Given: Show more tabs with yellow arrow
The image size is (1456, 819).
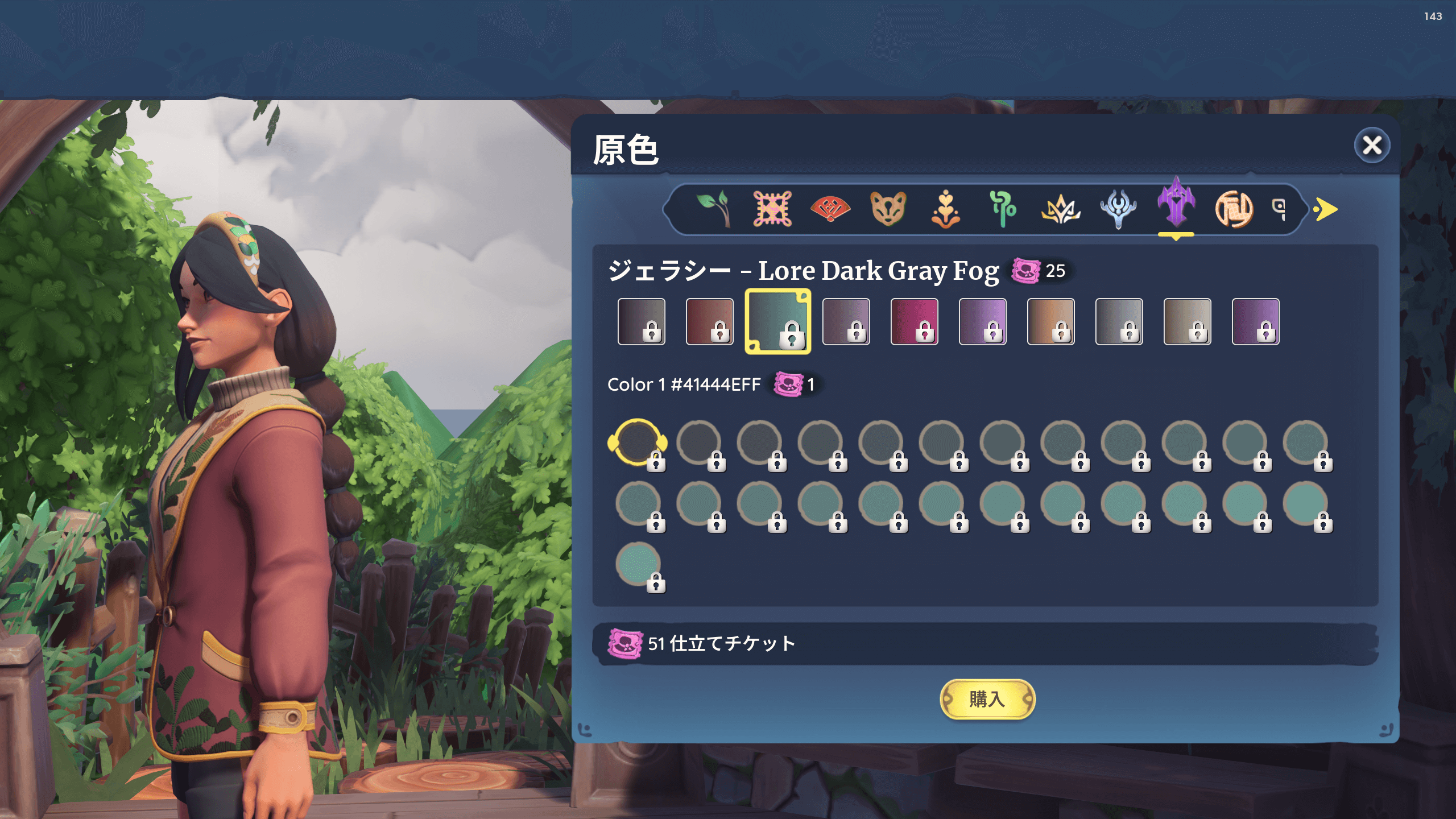Looking at the screenshot, I should click(1326, 209).
